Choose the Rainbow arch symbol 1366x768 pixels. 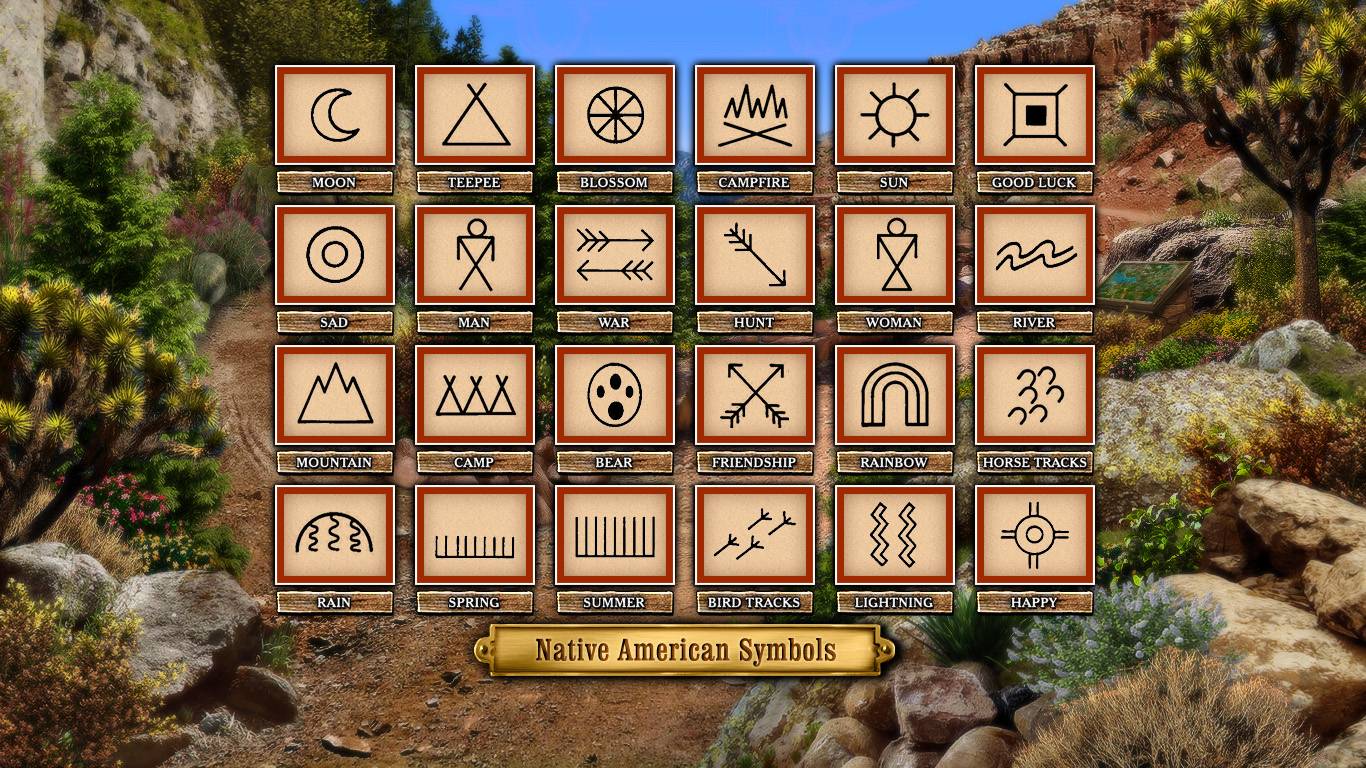[895, 395]
